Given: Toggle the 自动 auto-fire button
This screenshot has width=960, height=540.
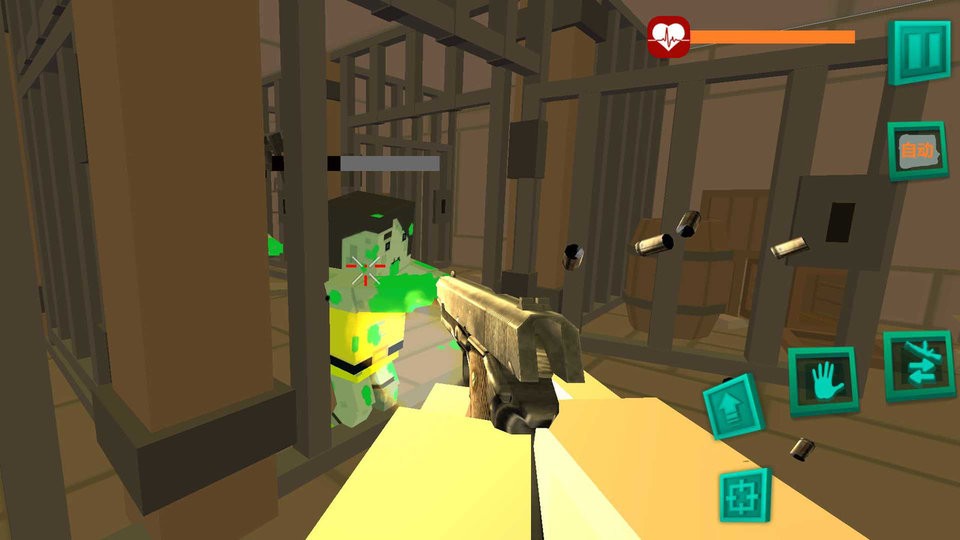Looking at the screenshot, I should 917,151.
